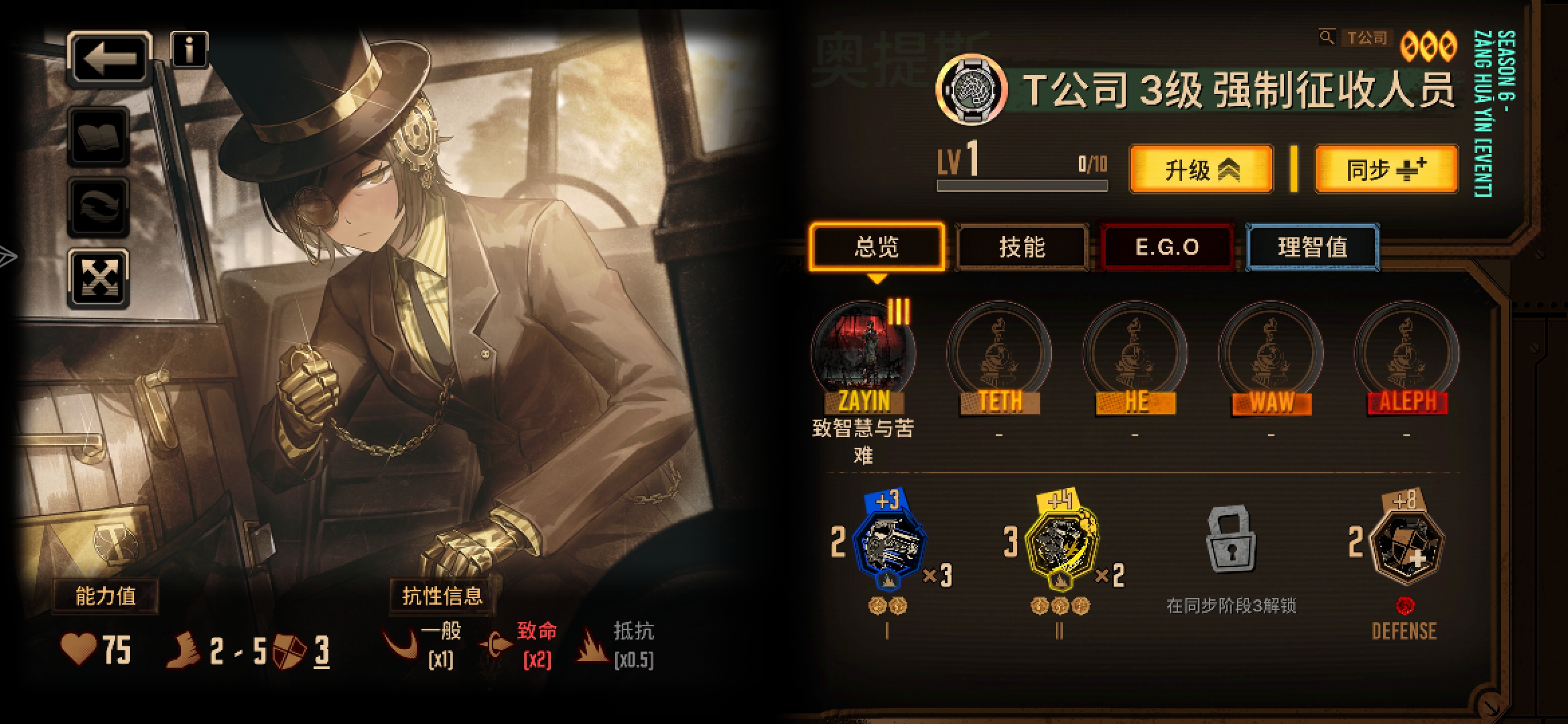Open the E.G.O tab
Image resolution: width=1568 pixels, height=724 pixels.
(x=1167, y=247)
